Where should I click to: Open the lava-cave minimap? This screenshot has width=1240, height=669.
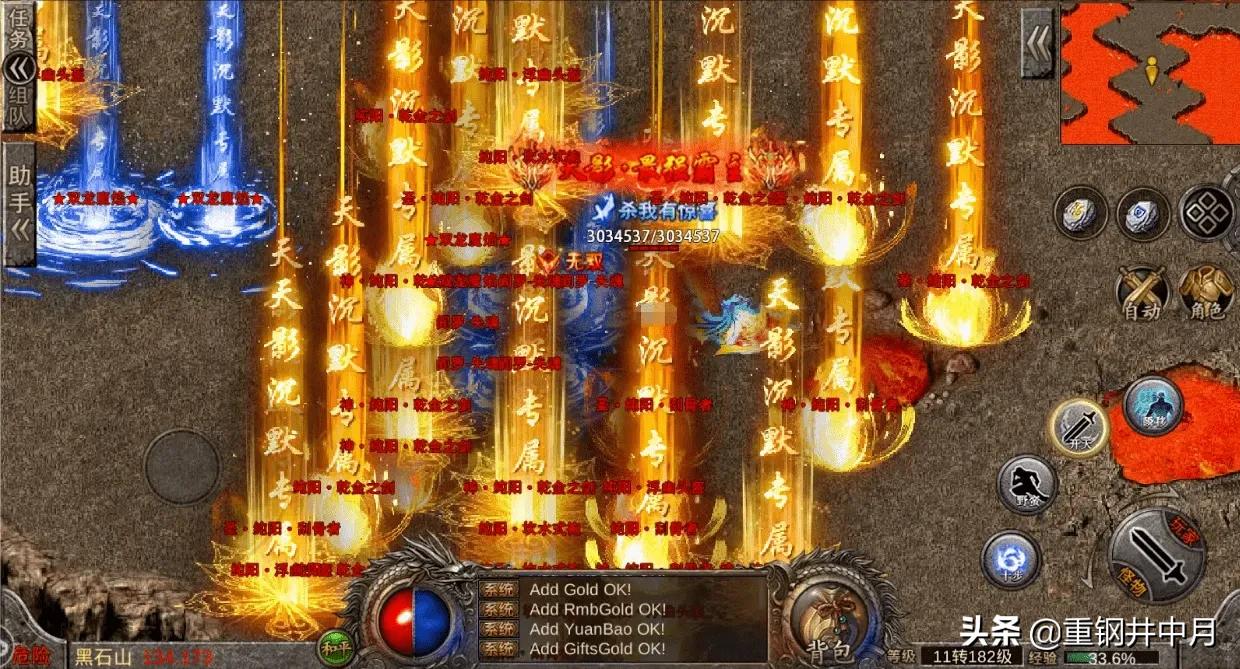(1150, 72)
